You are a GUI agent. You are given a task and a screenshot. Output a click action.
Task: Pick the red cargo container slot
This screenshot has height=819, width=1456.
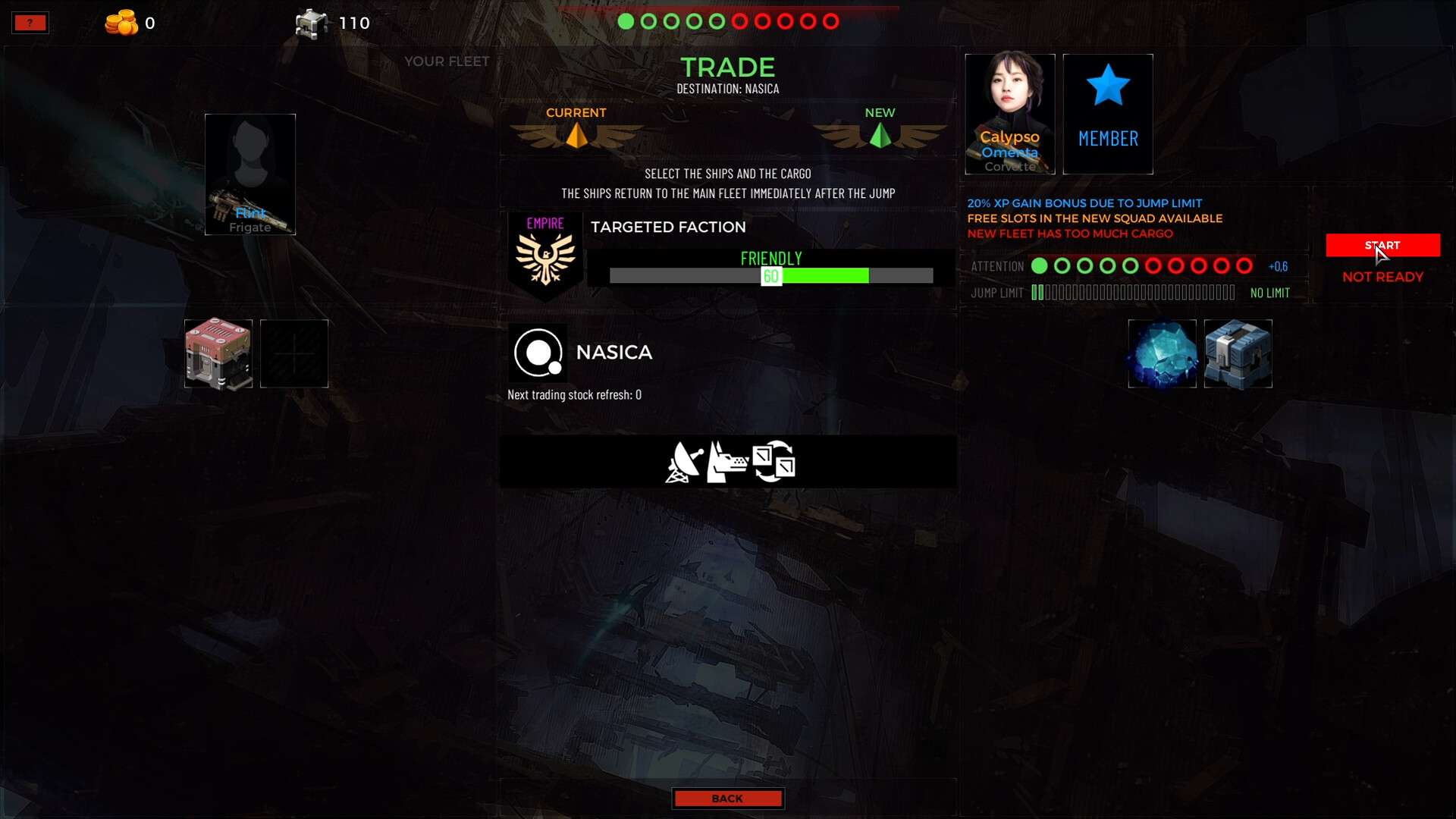(218, 353)
